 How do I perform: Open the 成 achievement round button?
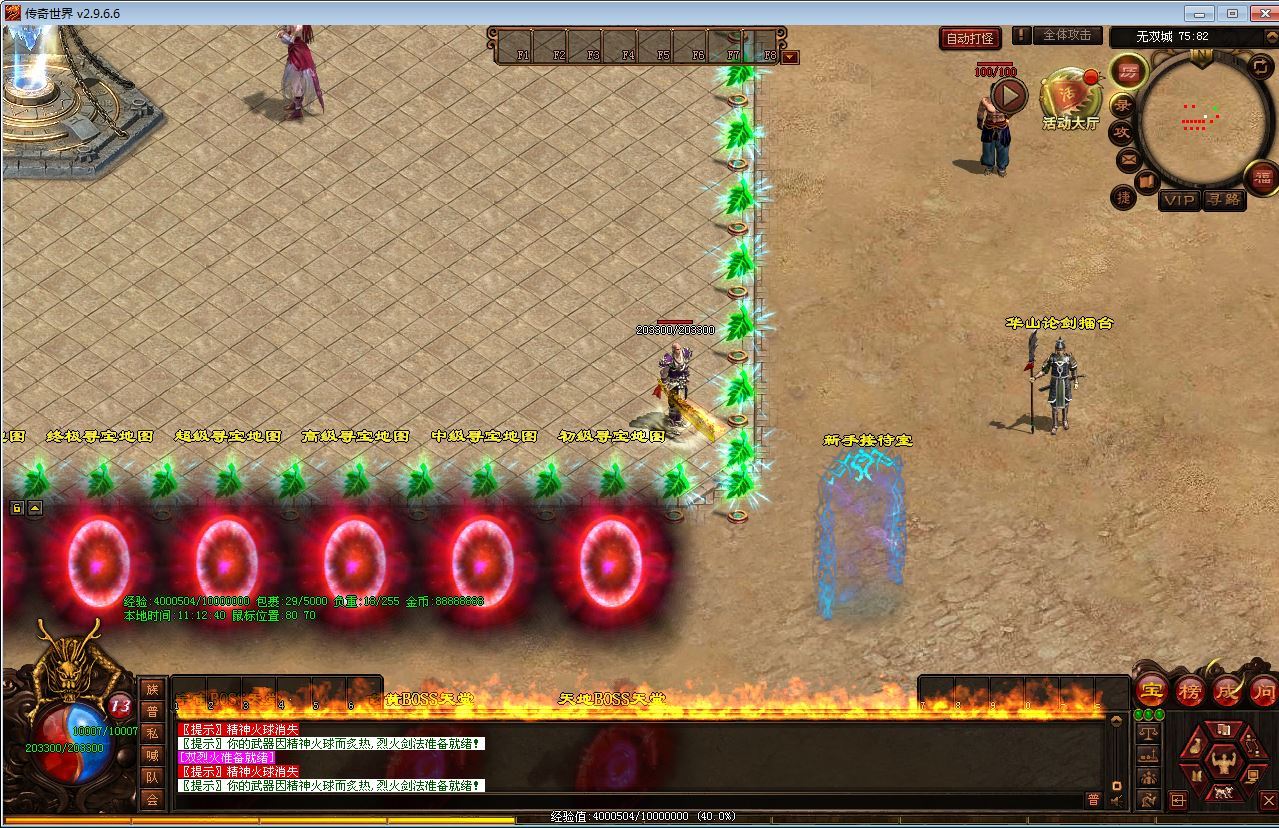[x=1227, y=691]
